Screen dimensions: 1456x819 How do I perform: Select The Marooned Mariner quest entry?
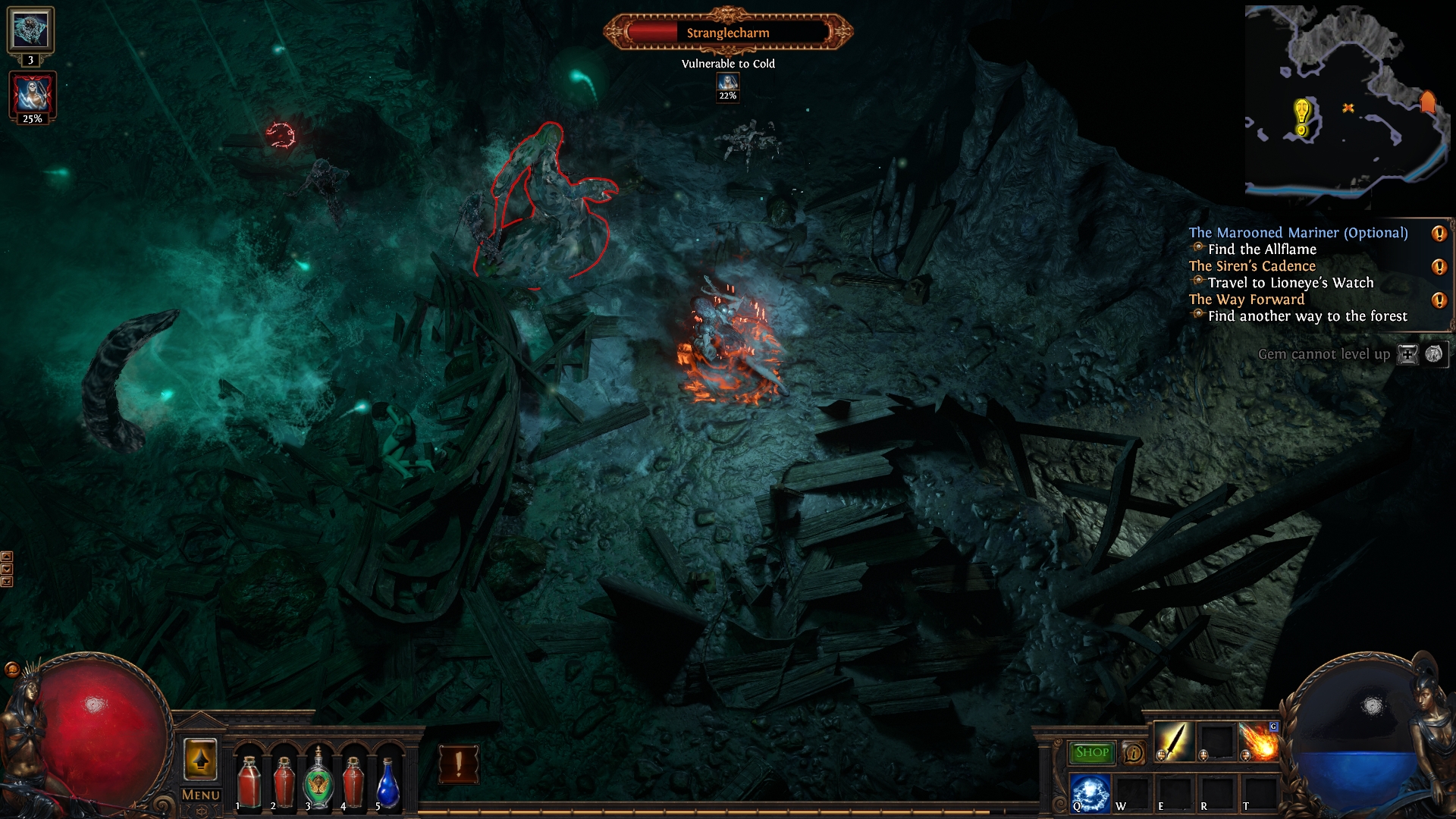pos(1298,233)
